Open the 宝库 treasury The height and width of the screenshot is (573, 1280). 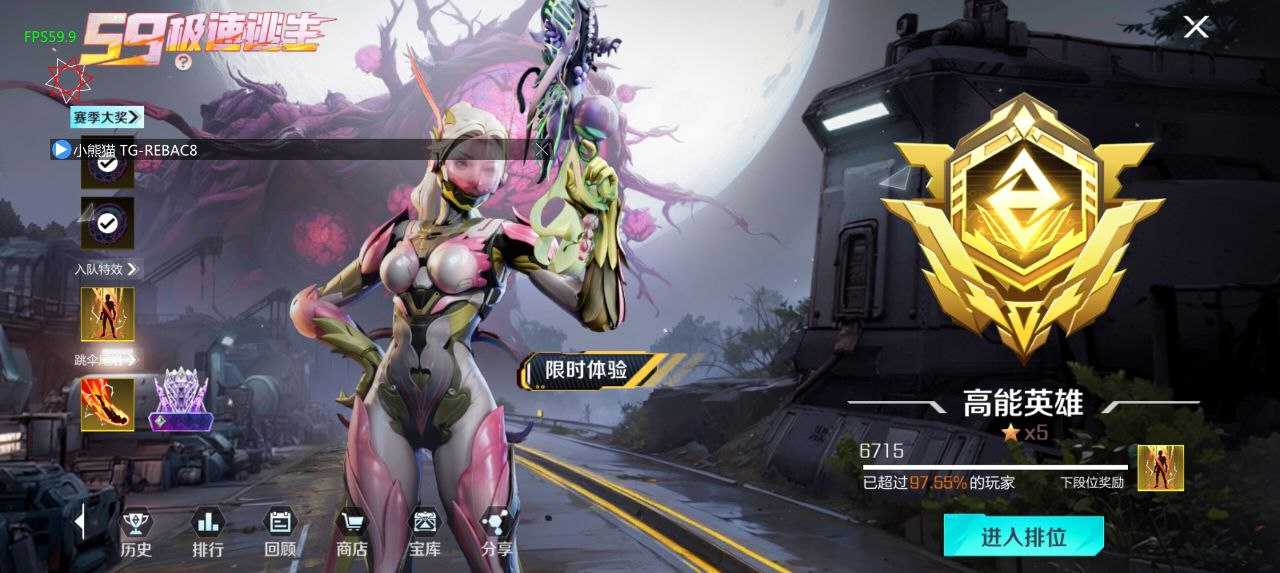point(425,532)
